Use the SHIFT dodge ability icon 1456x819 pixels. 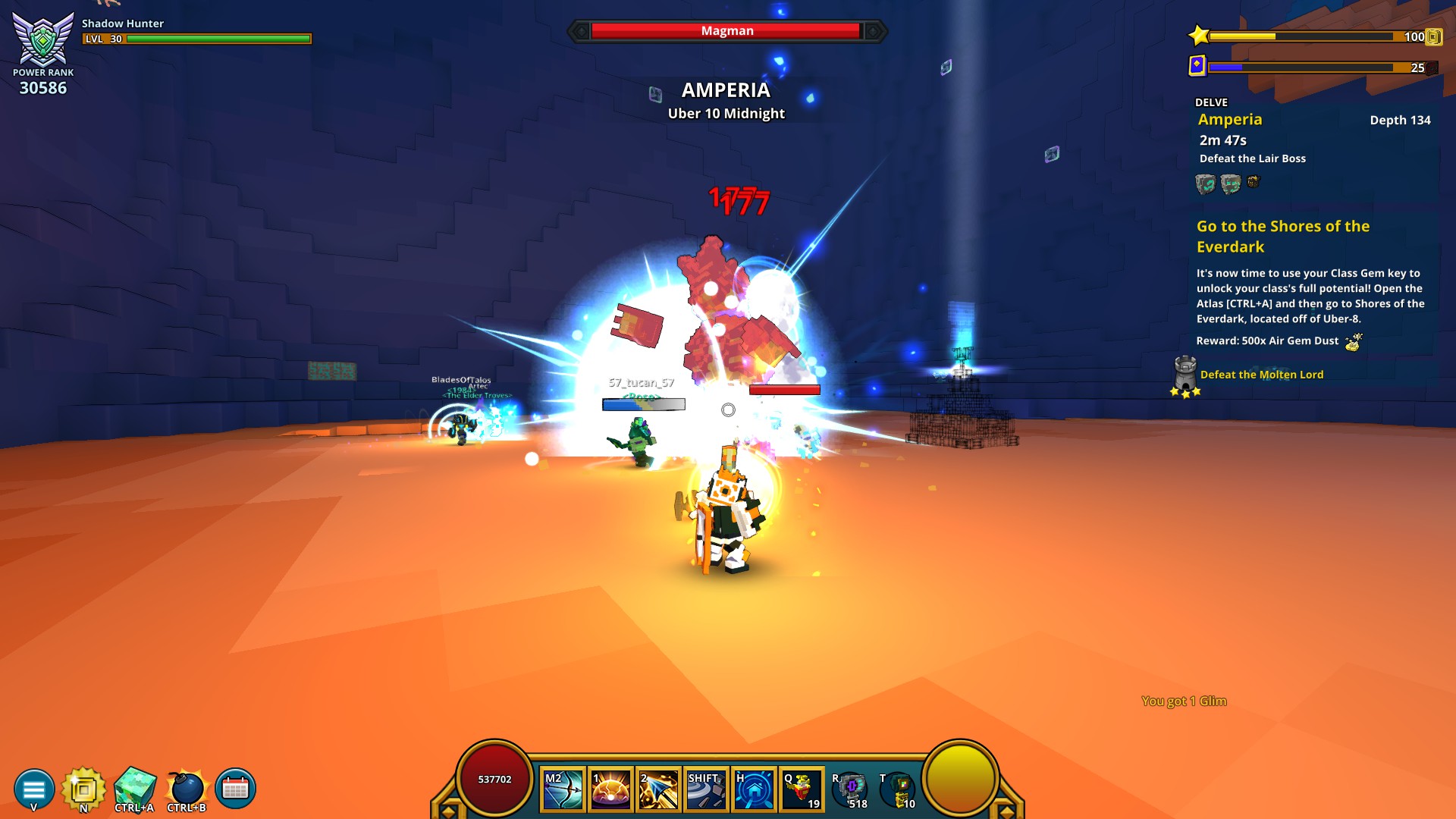tap(706, 790)
